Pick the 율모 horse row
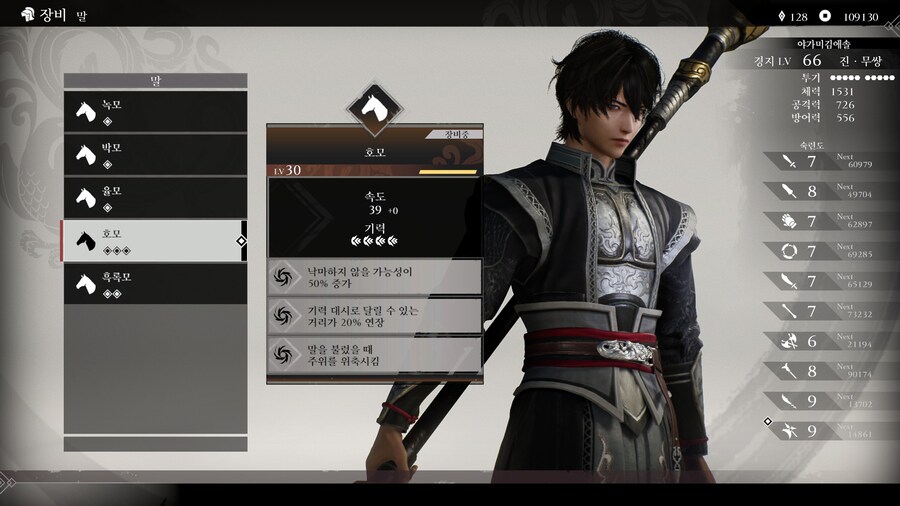This screenshot has height=506, width=900. 154,197
